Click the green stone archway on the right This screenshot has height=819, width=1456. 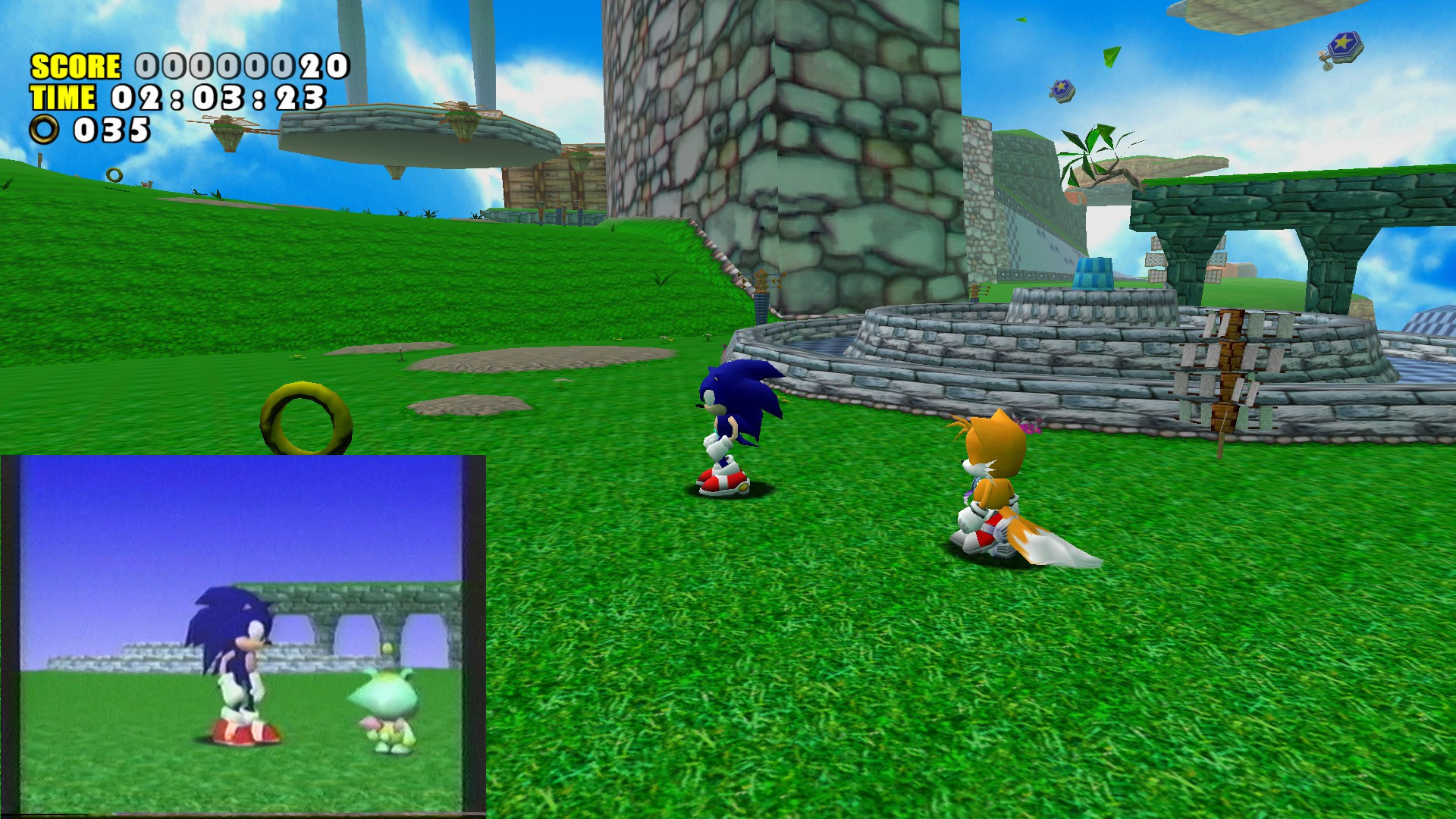(1289, 212)
